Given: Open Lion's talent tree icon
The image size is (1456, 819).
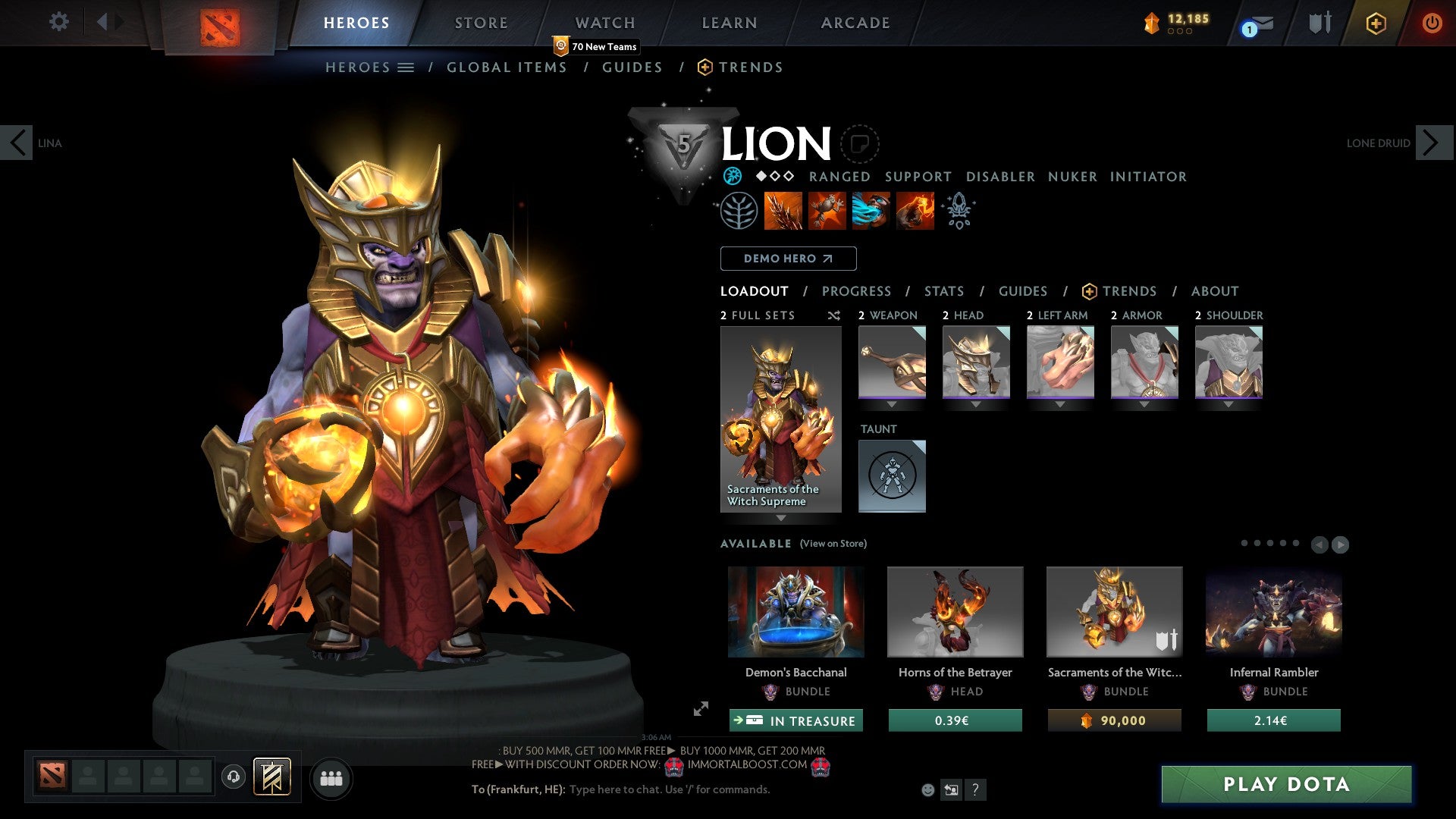Looking at the screenshot, I should [x=737, y=212].
